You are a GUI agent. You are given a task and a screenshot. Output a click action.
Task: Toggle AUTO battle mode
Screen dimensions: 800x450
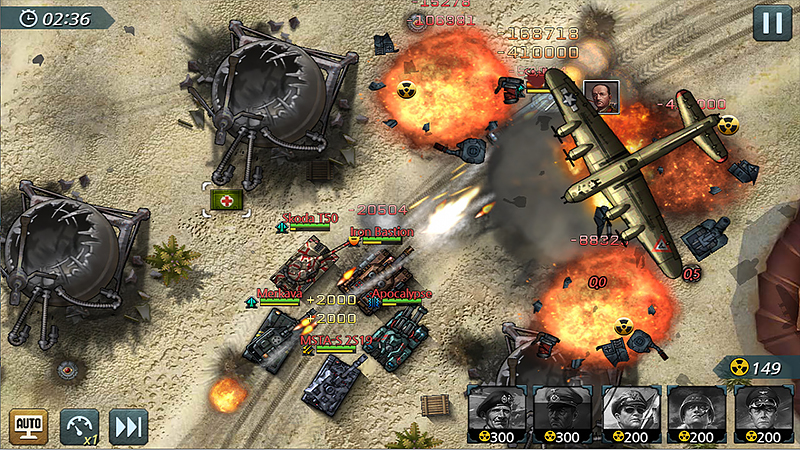28,425
